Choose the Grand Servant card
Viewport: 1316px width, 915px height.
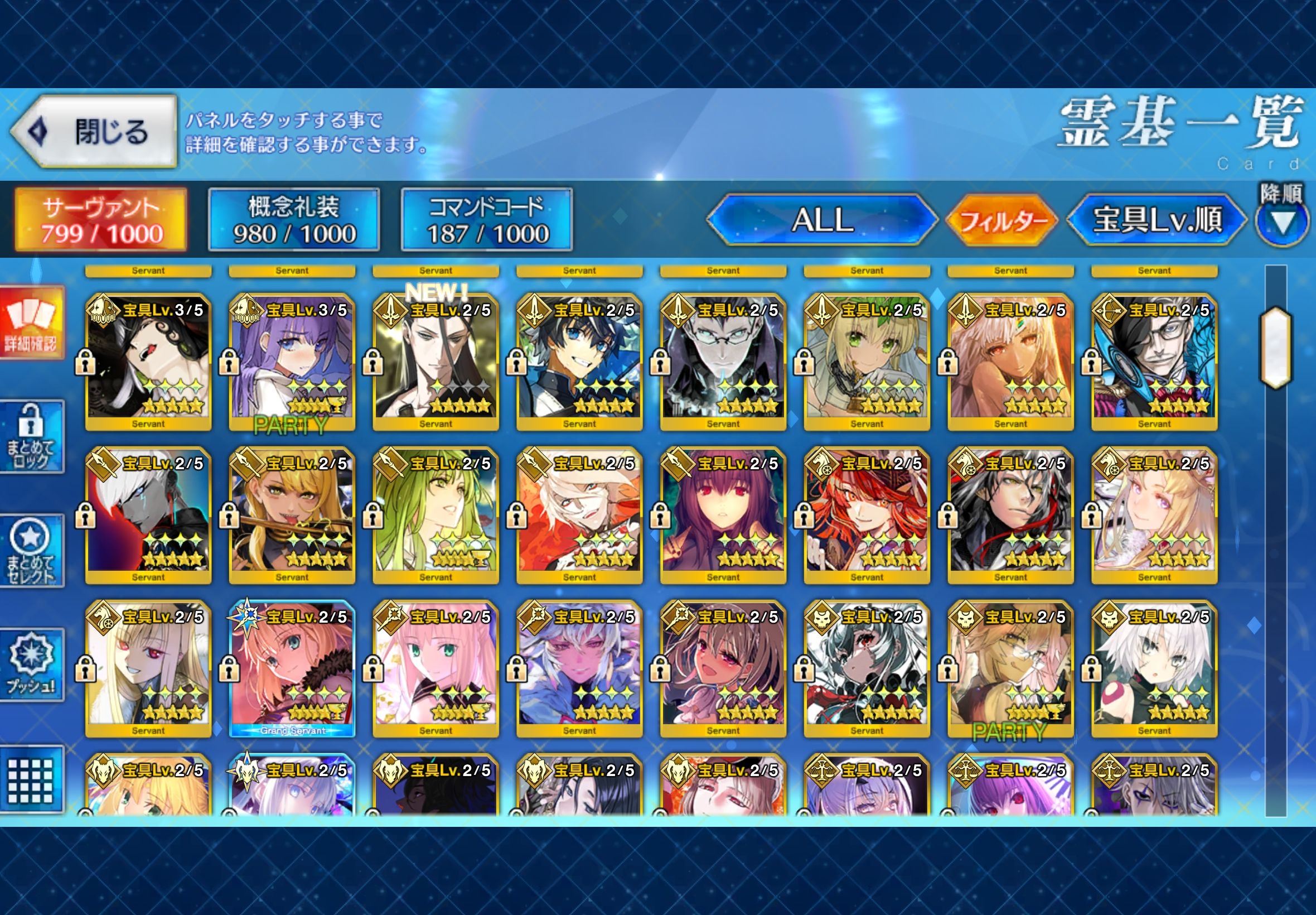pyautogui.click(x=292, y=668)
